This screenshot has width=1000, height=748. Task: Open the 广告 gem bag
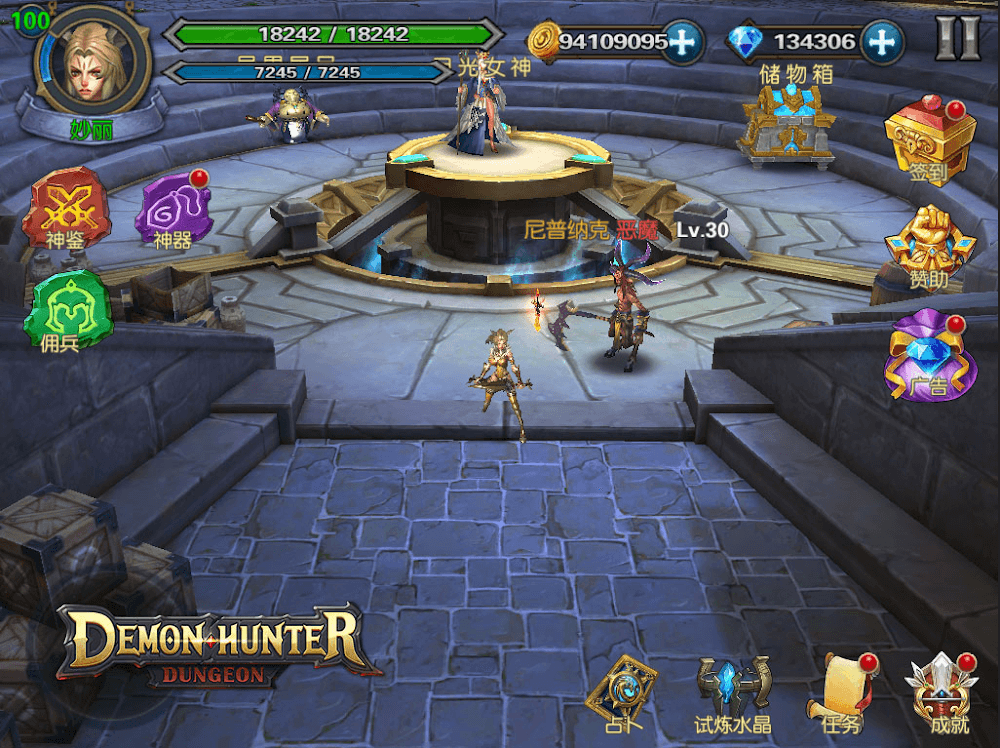(929, 355)
